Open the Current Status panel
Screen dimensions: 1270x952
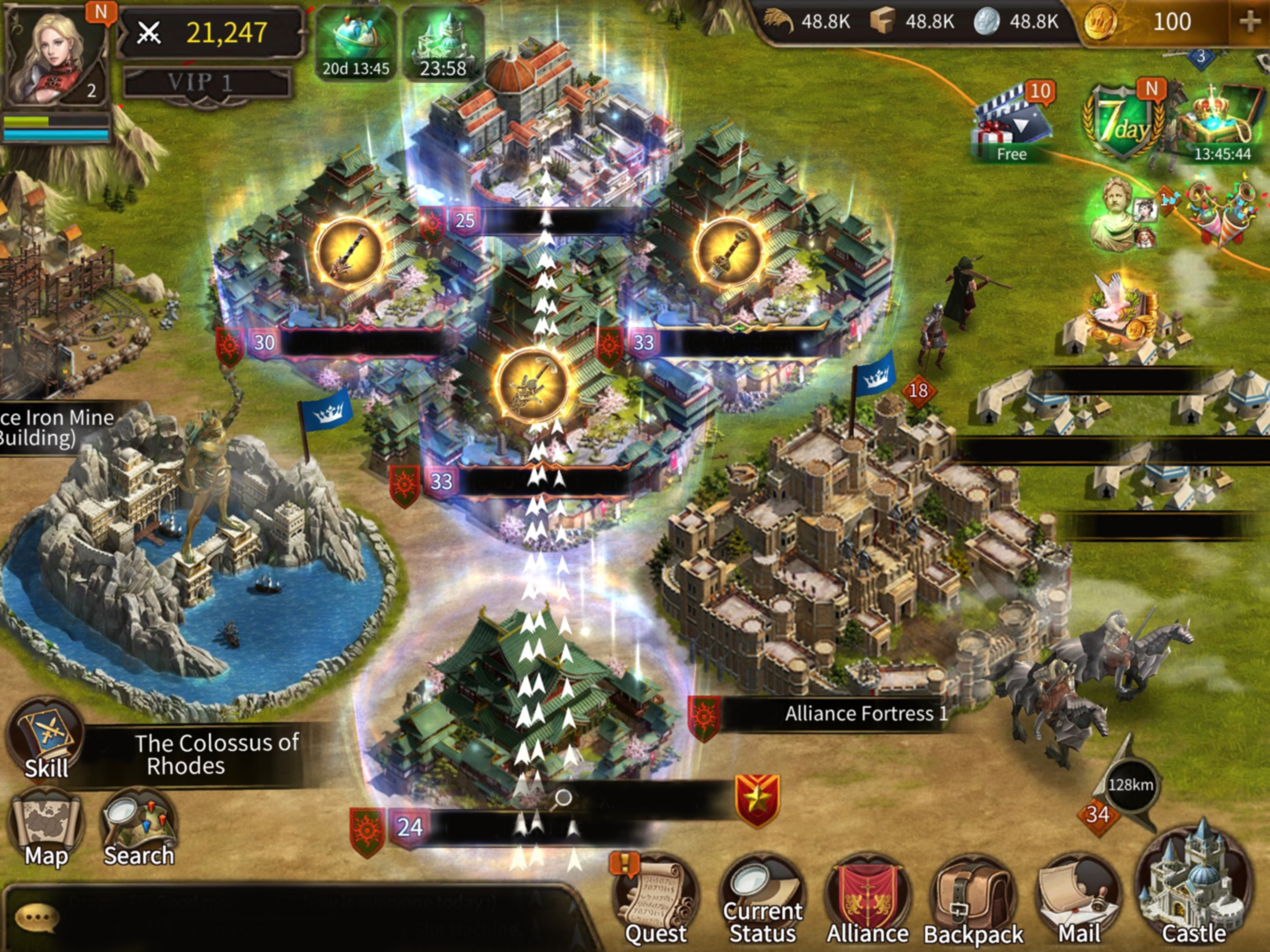[762, 901]
